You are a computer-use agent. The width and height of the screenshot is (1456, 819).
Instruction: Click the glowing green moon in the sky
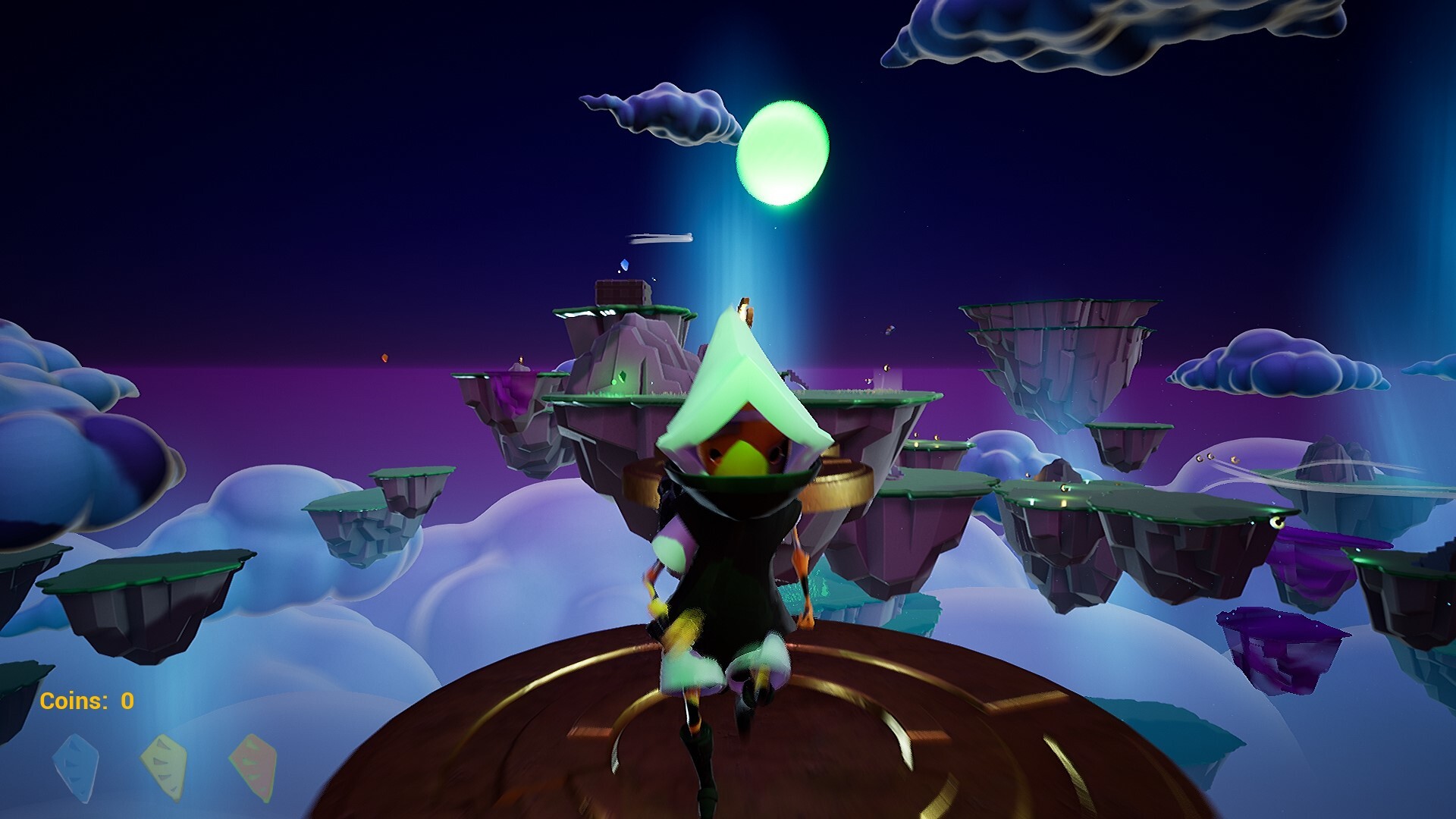click(x=781, y=152)
